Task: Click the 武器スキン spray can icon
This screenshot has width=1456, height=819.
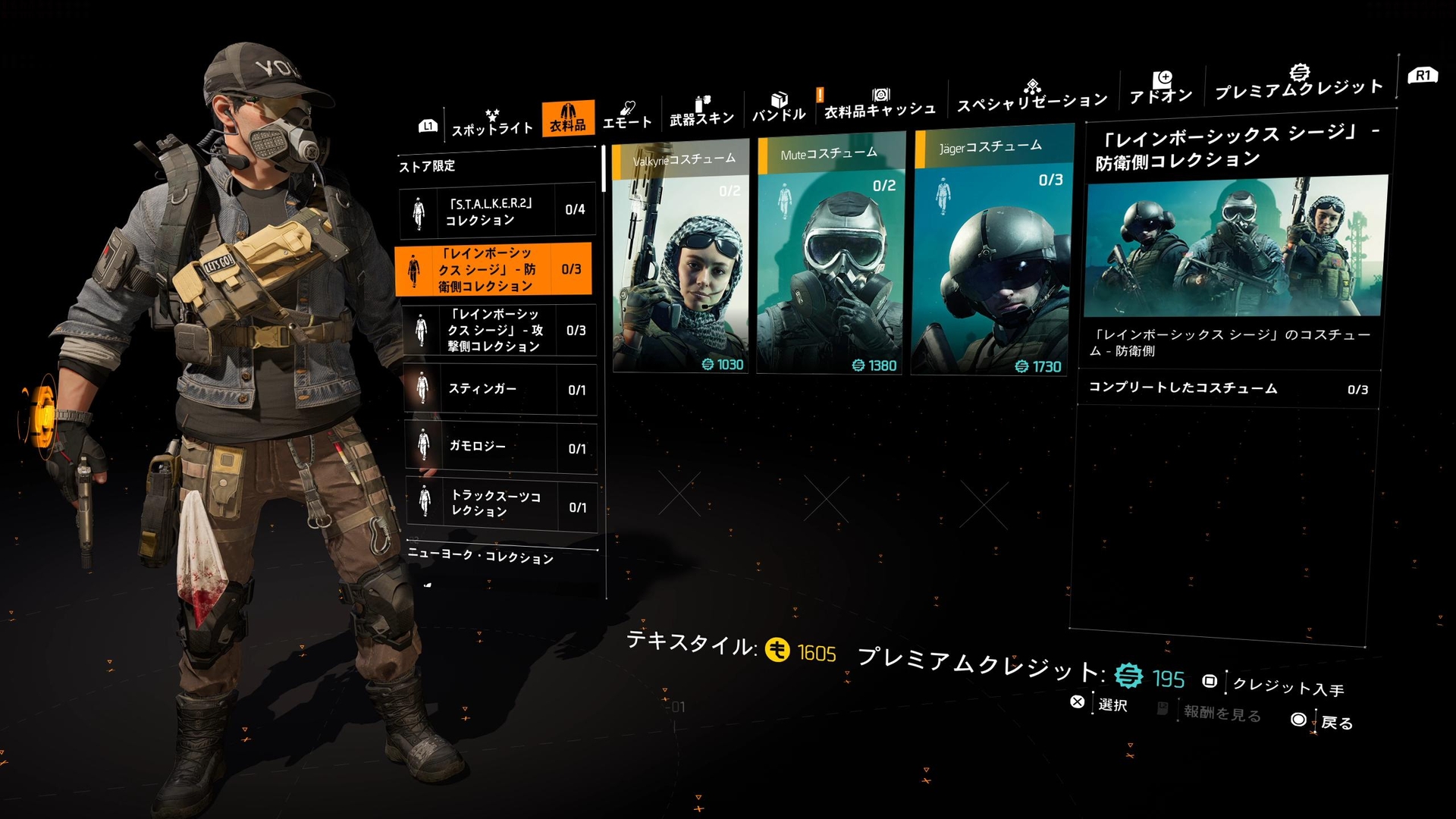Action: (x=701, y=101)
